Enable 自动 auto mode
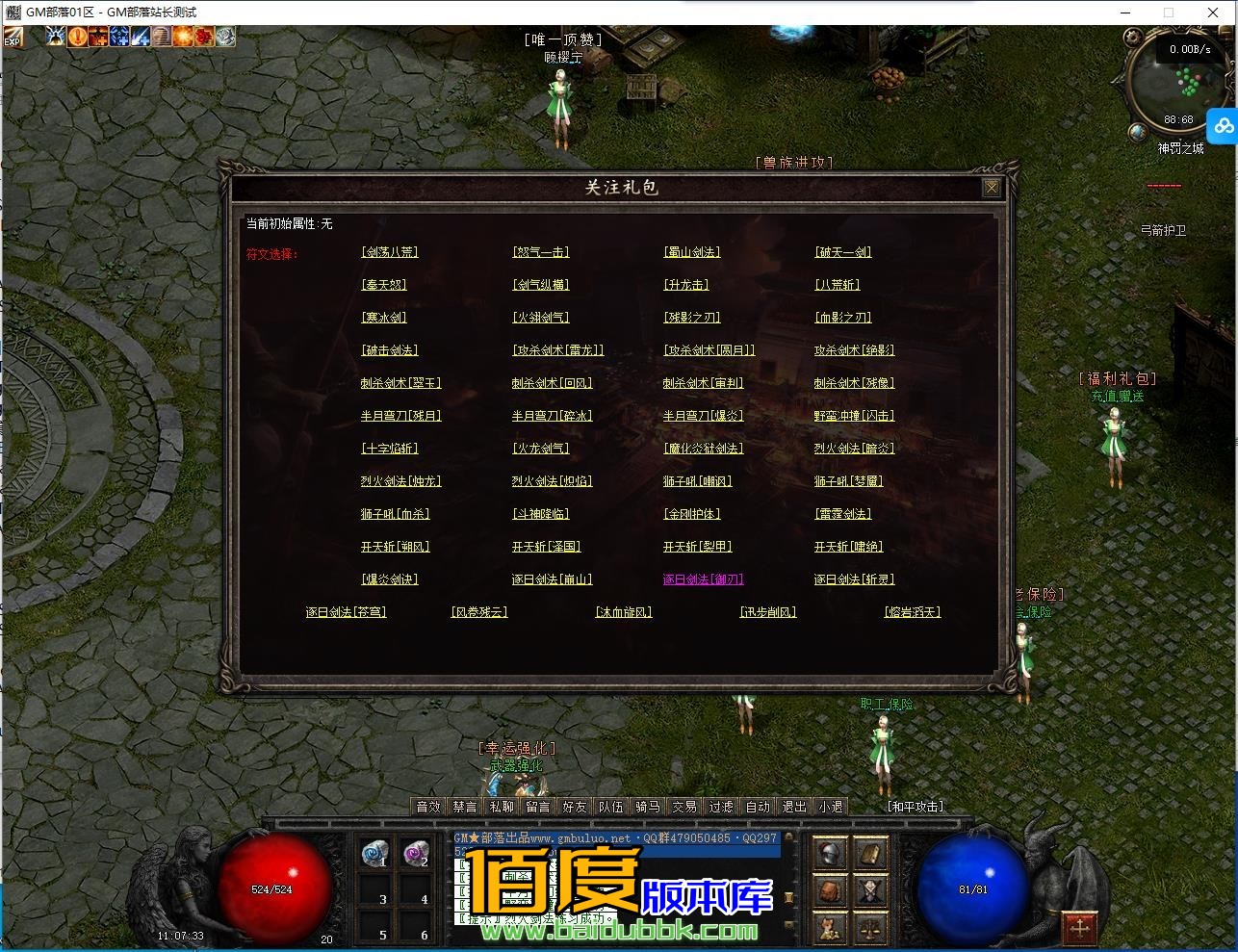Viewport: 1238px width, 952px height. [758, 807]
